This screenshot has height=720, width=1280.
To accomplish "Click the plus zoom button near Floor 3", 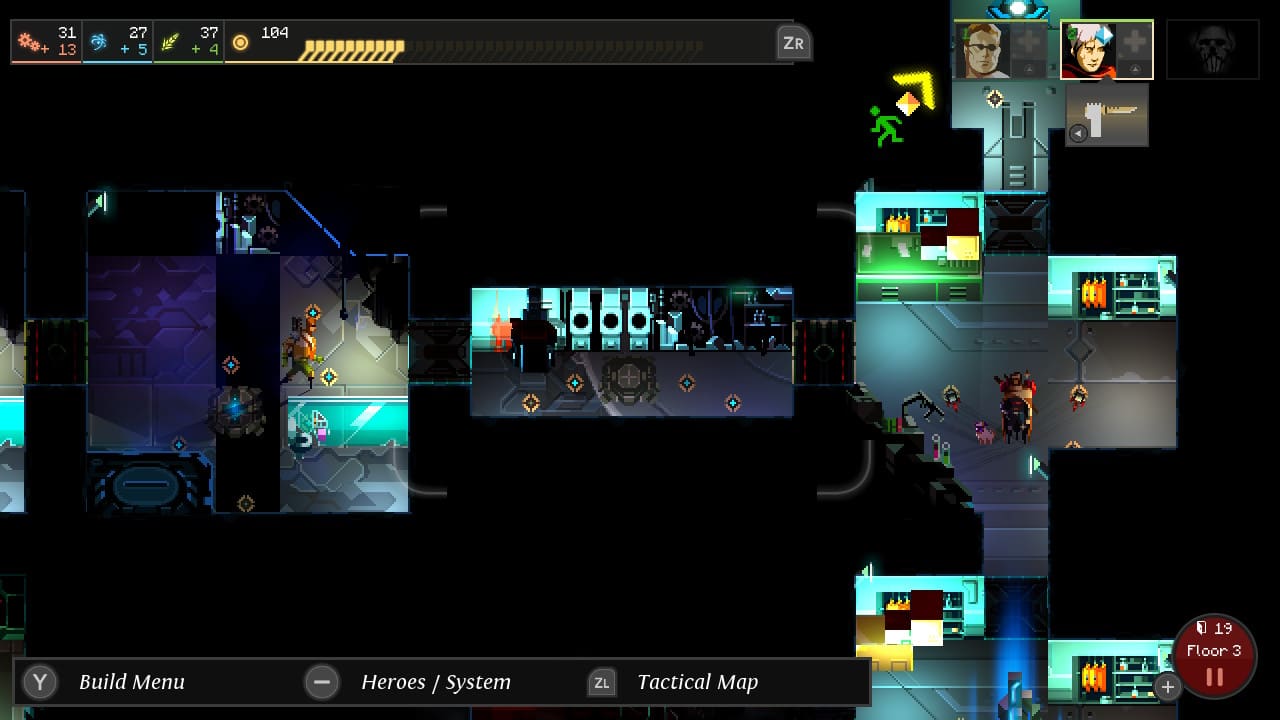I will (x=1167, y=687).
